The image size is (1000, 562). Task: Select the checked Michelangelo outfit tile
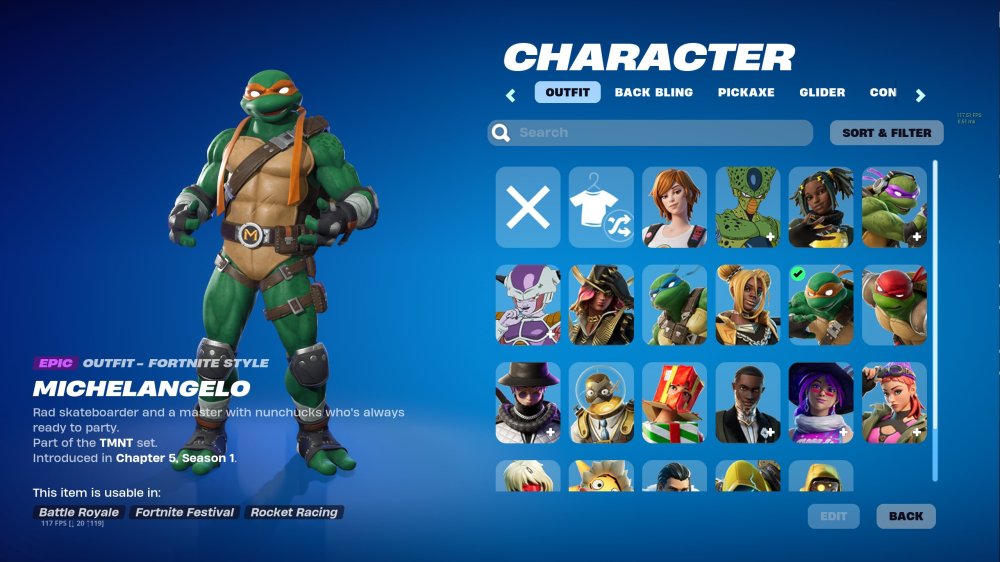click(821, 305)
